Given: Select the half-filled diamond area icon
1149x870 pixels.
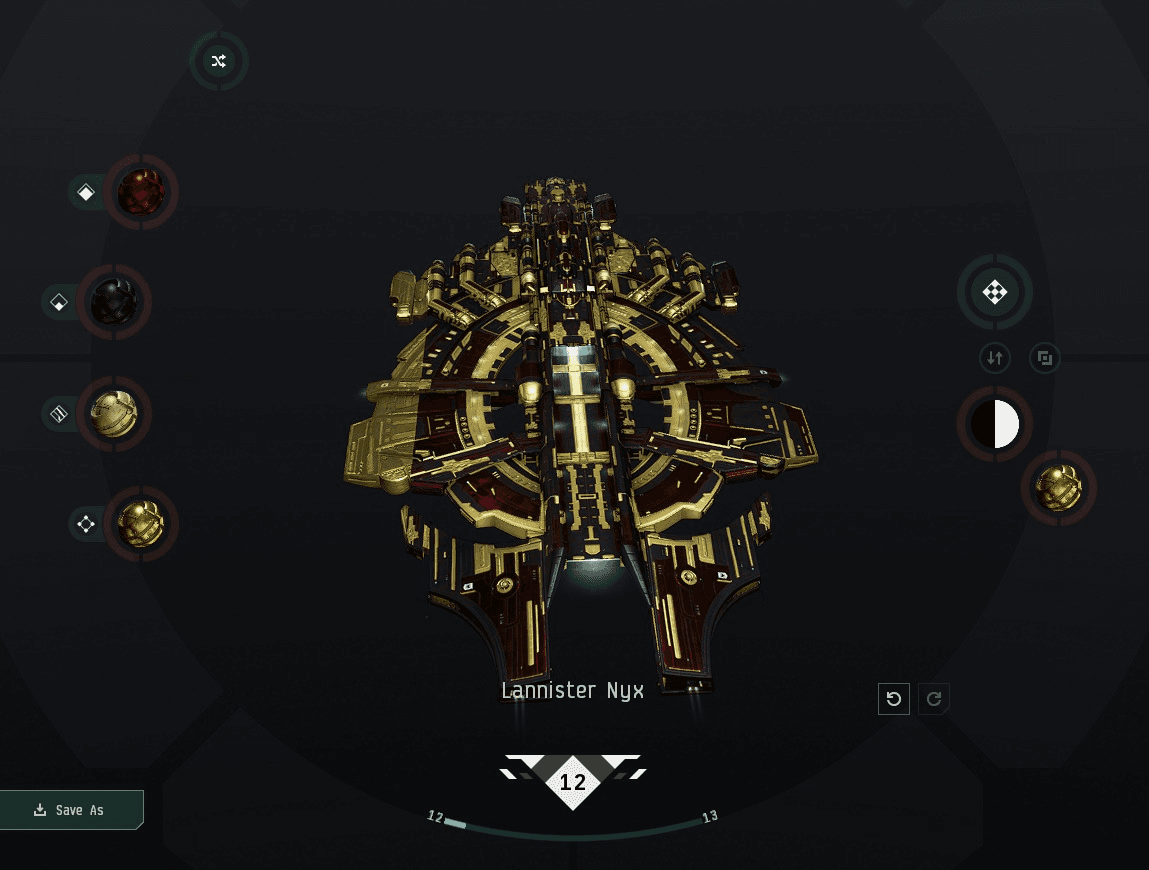Looking at the screenshot, I should 59,302.
